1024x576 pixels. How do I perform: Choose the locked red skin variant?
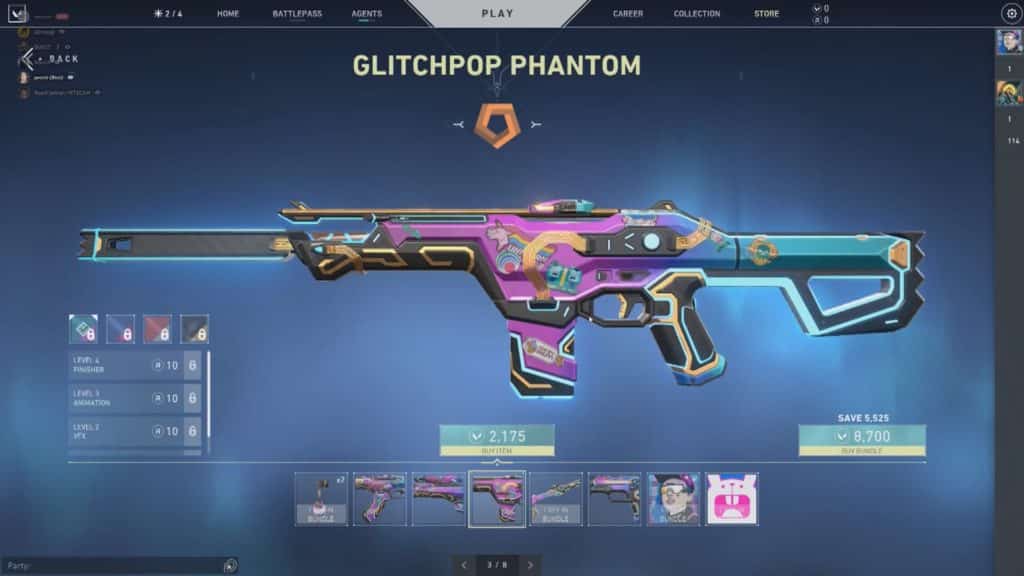click(x=158, y=328)
